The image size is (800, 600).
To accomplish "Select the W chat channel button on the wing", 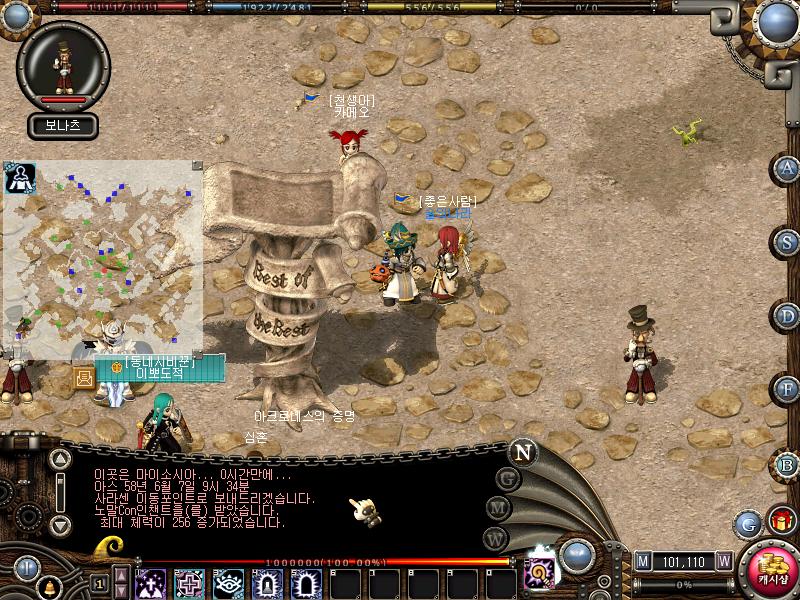I will tap(496, 538).
